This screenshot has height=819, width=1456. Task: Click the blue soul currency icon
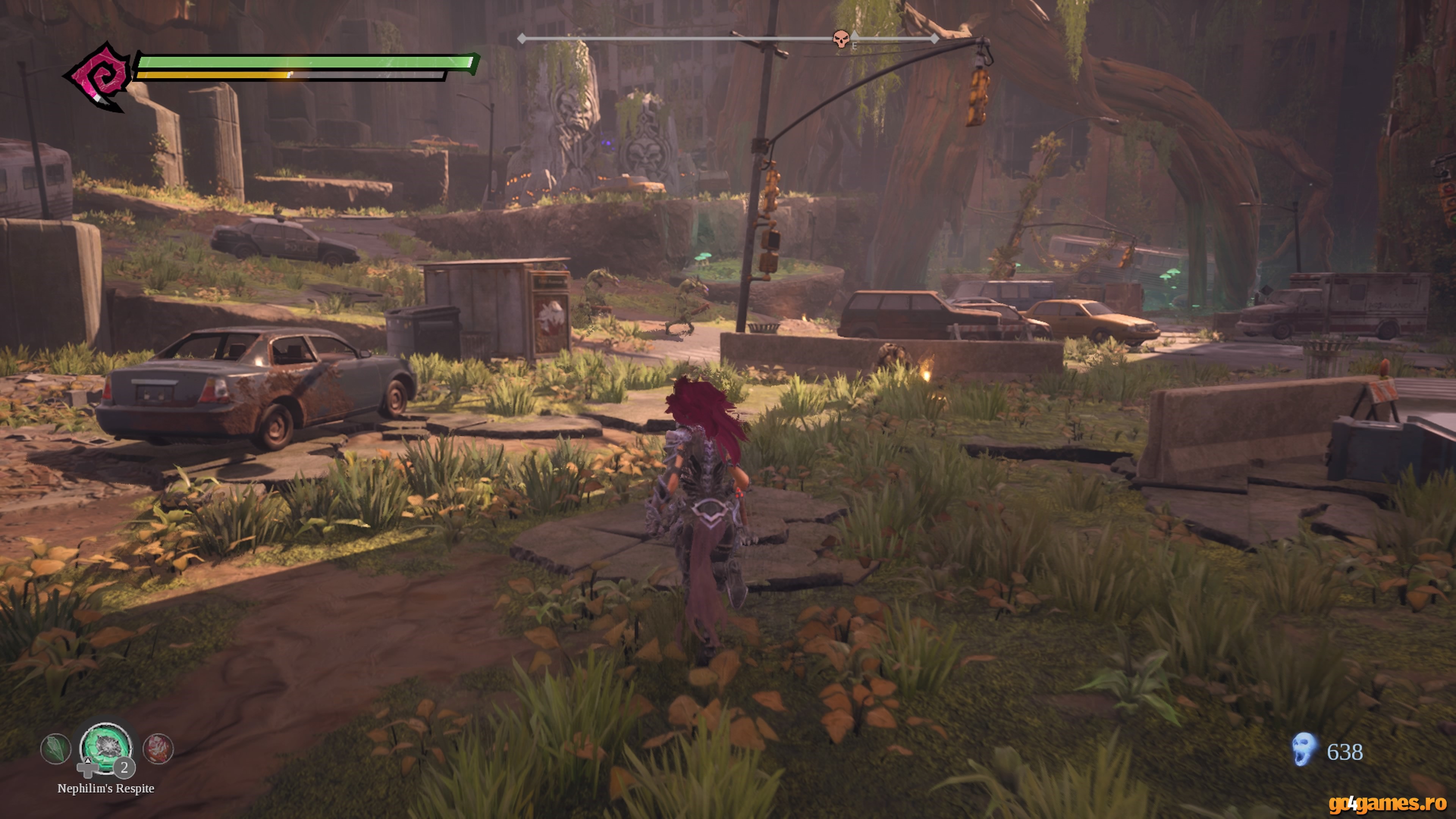click(1304, 750)
